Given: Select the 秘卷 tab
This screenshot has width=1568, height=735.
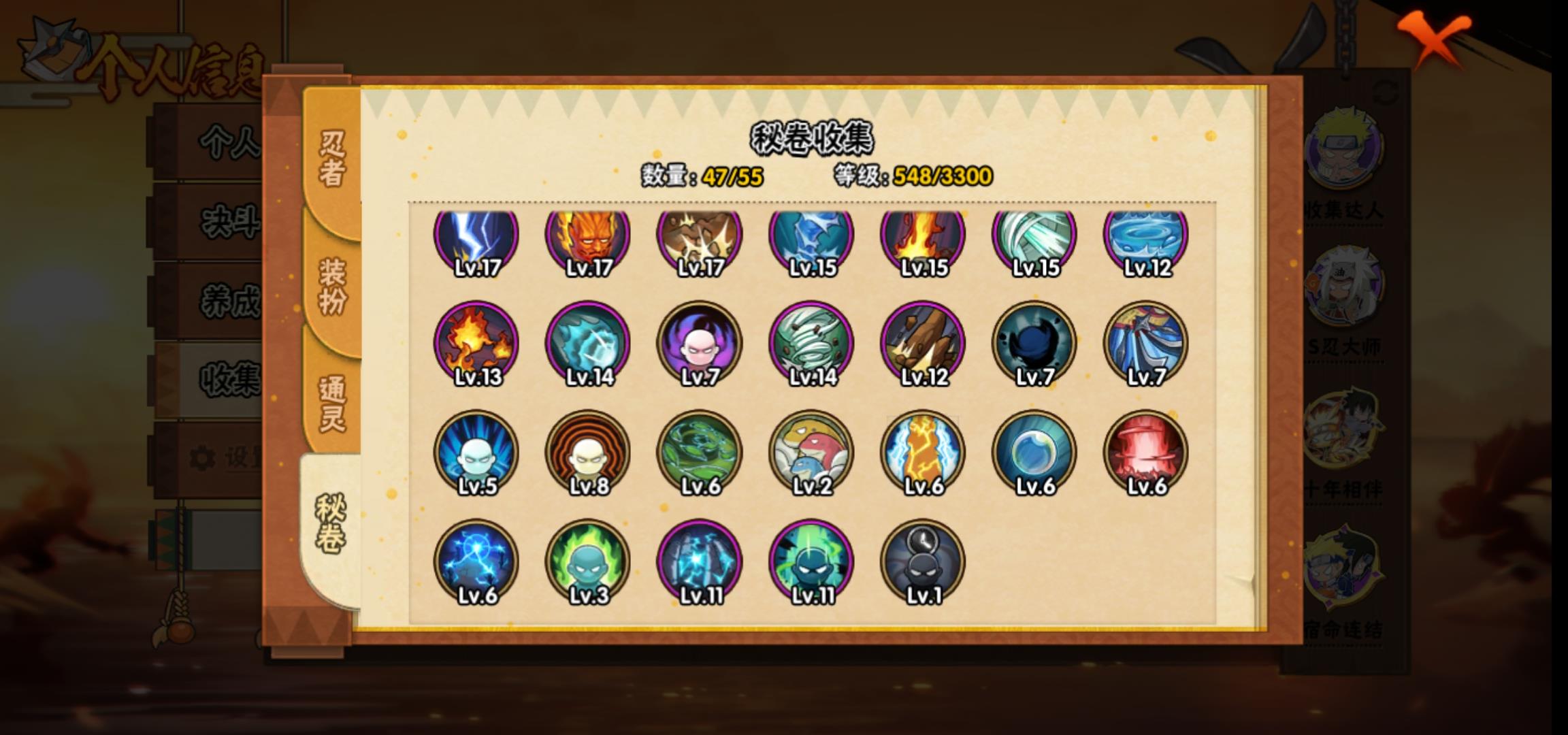Looking at the screenshot, I should tap(331, 523).
